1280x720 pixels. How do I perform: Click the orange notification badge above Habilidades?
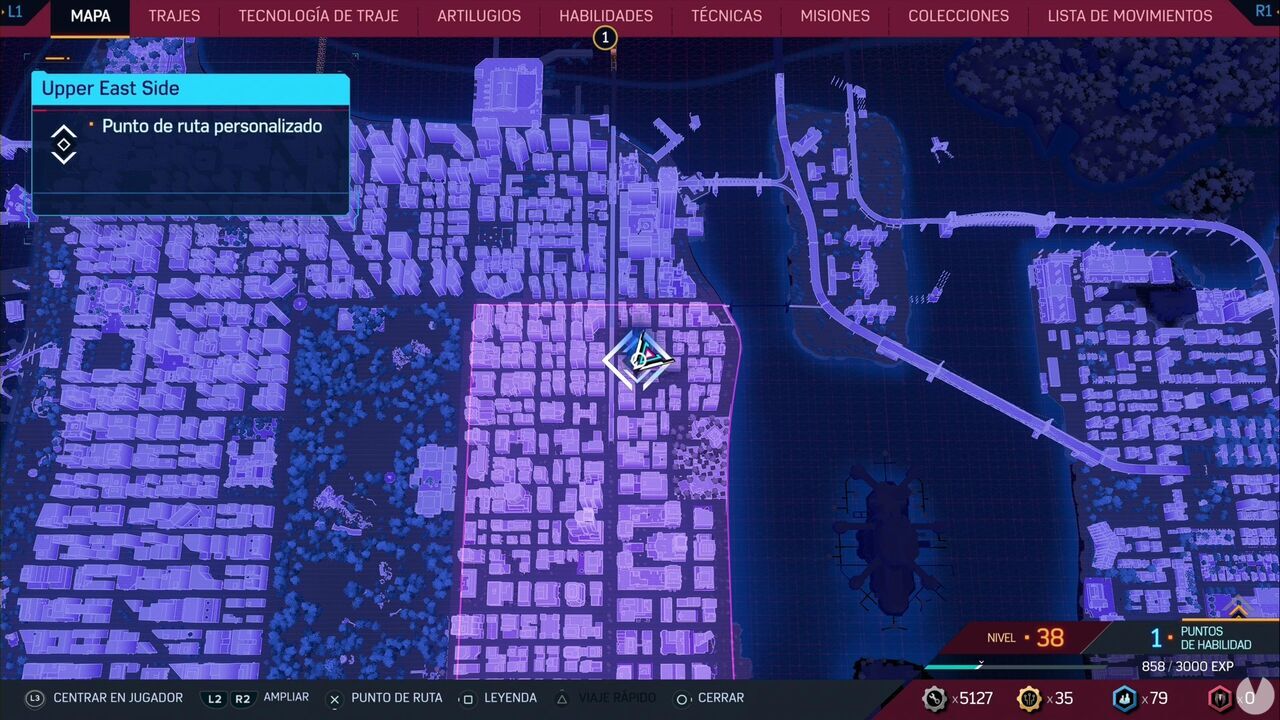pos(603,37)
